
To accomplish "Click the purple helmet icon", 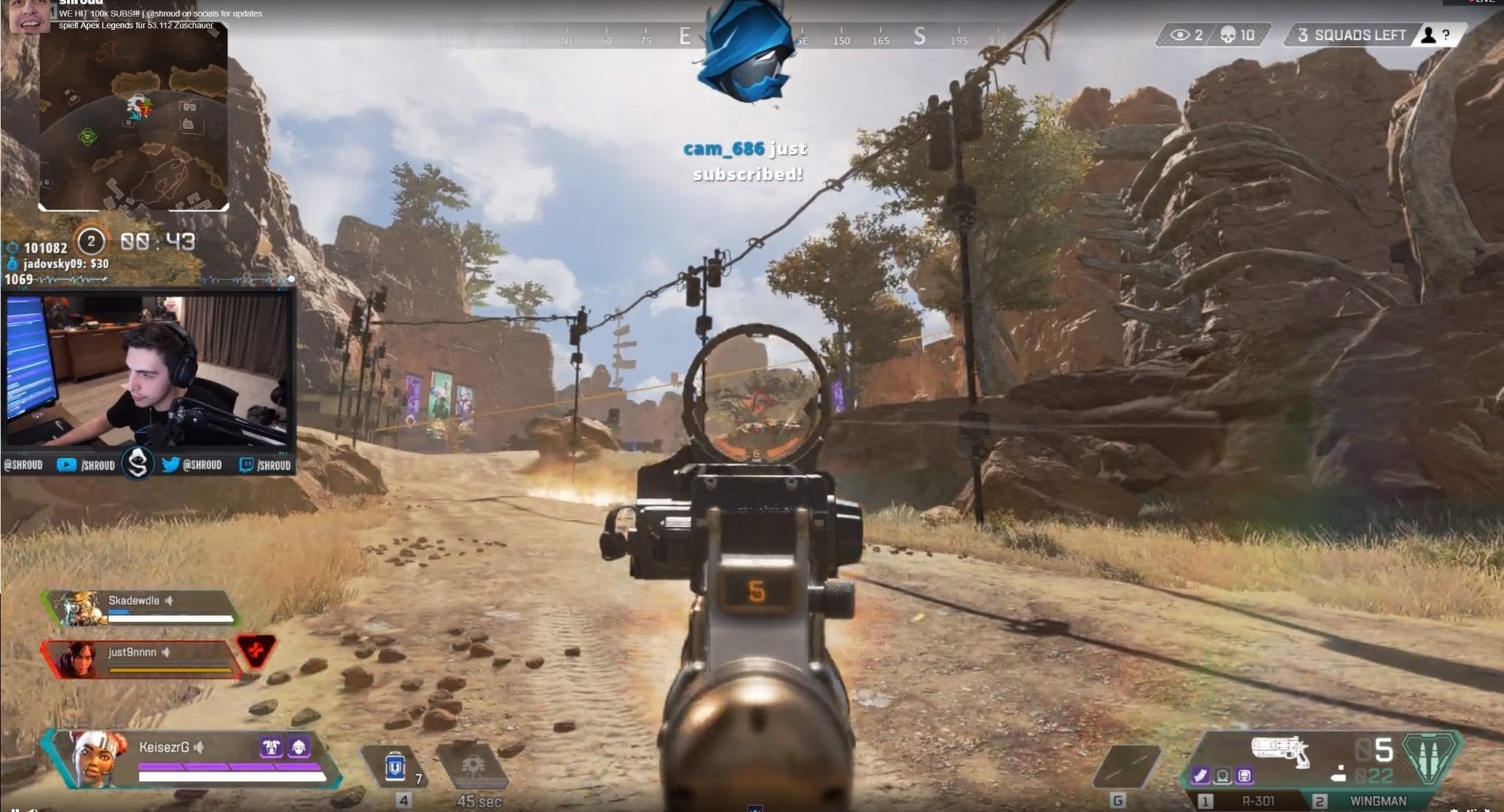I will click(x=299, y=747).
